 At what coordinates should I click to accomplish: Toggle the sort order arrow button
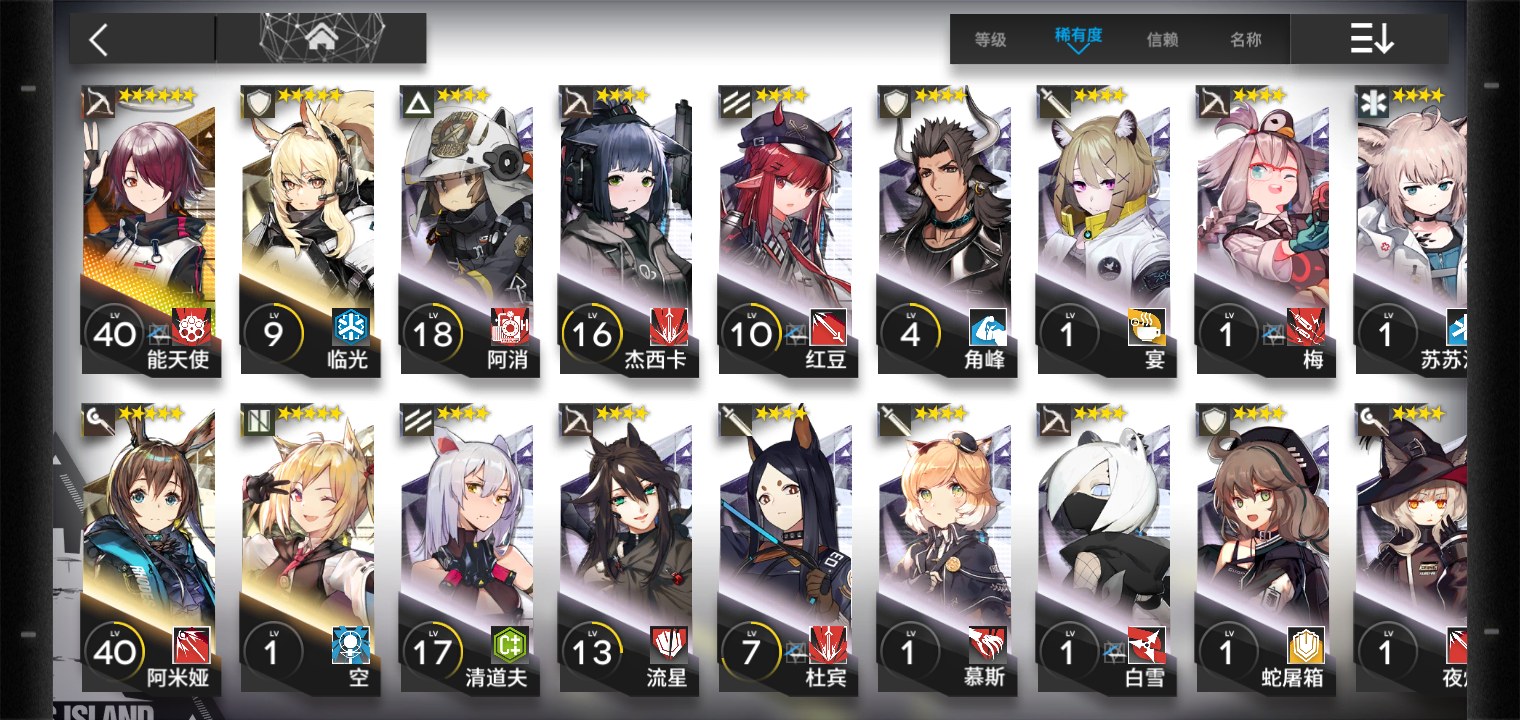tap(1371, 40)
